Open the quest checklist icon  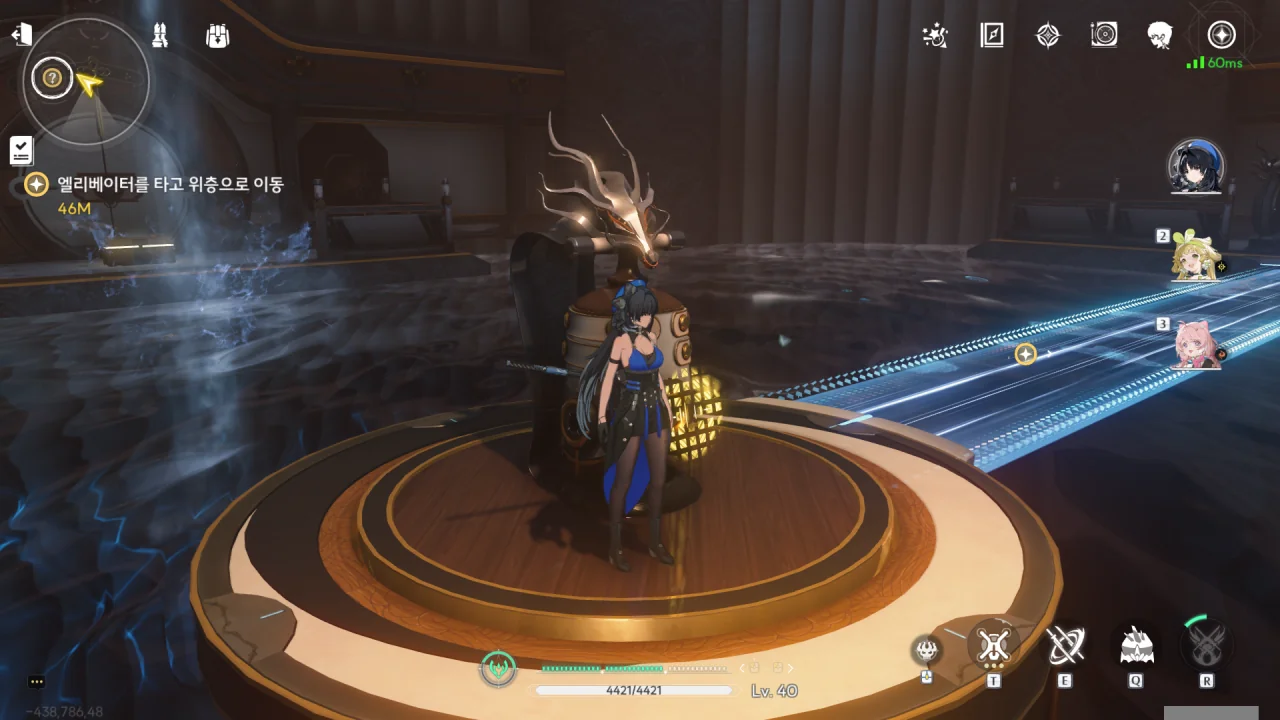(x=21, y=151)
